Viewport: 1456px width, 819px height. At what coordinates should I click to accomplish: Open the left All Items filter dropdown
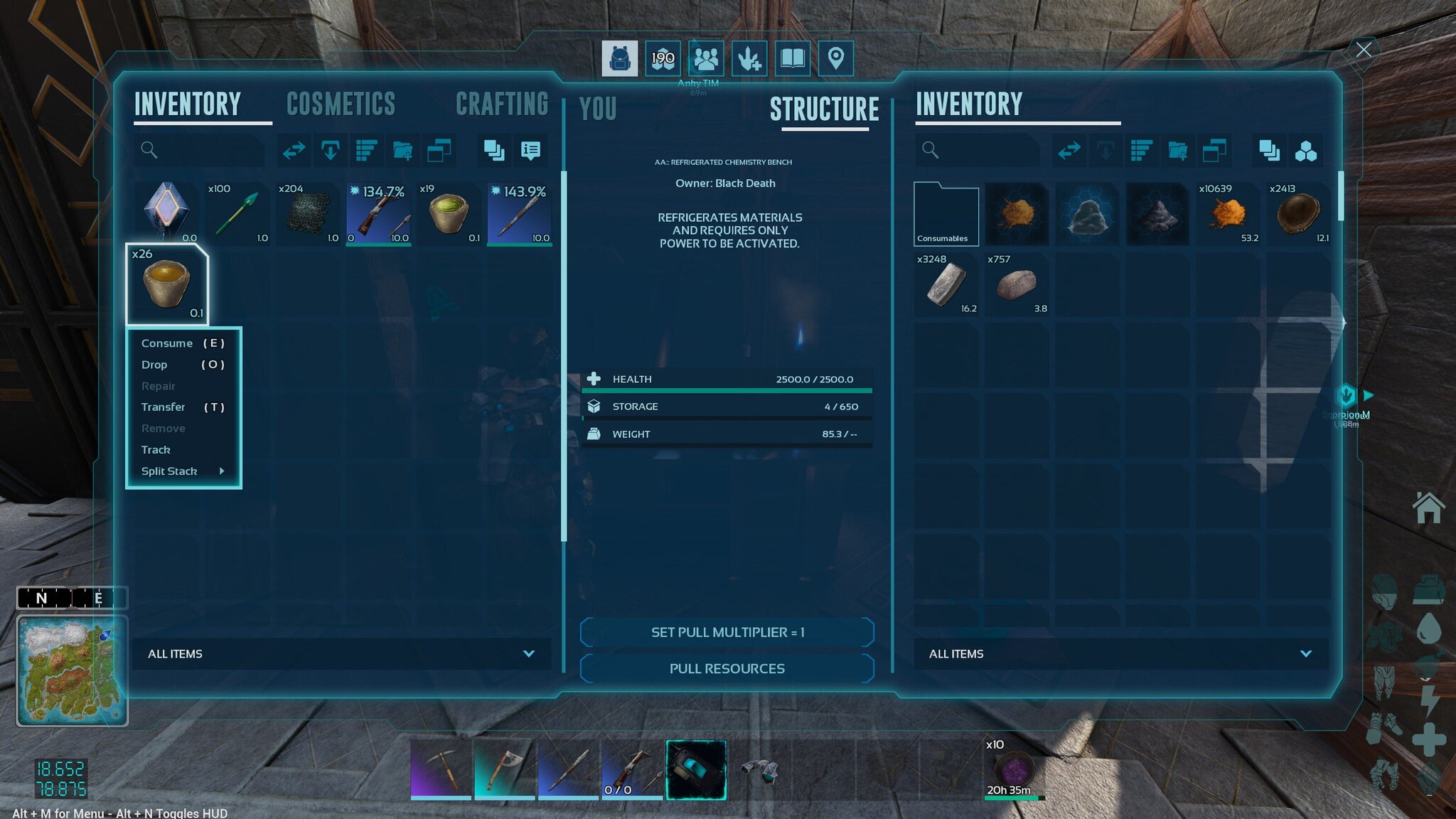pos(341,653)
